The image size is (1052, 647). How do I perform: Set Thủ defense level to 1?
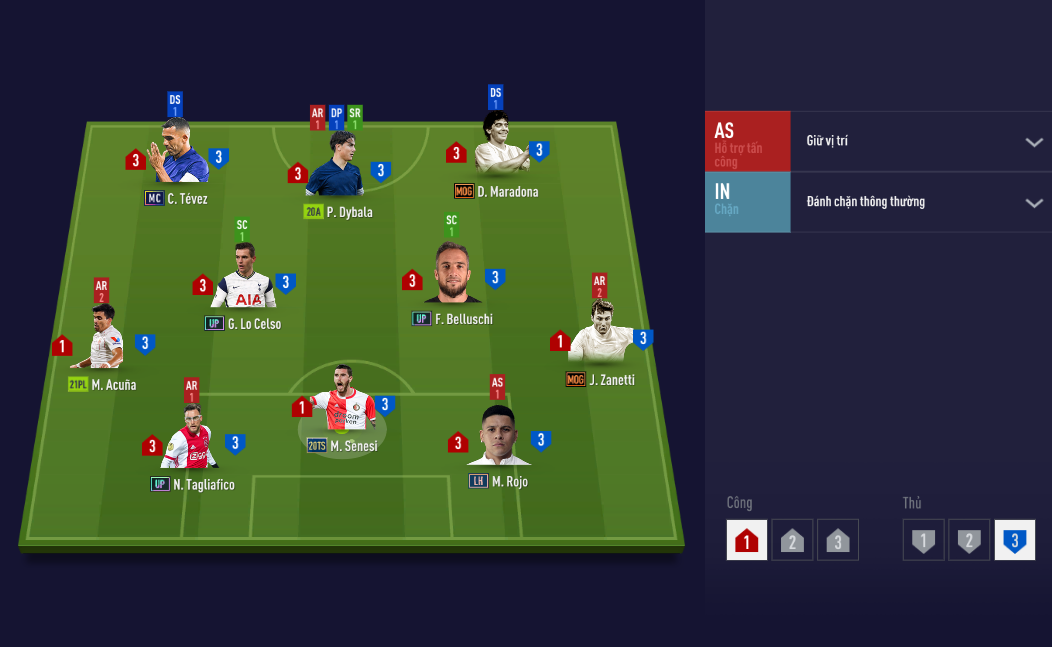pos(923,541)
